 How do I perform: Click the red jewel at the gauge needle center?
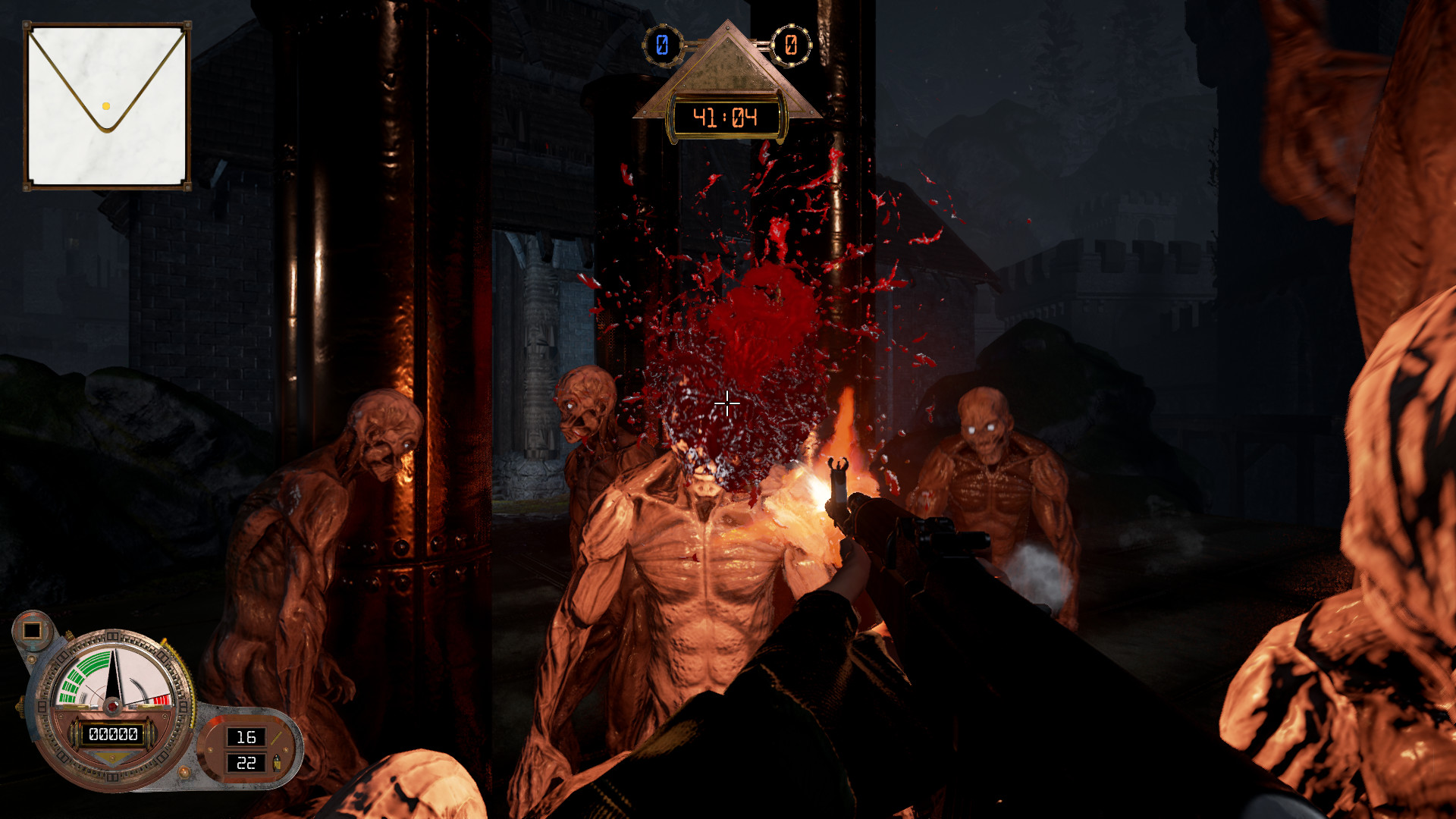tap(113, 707)
